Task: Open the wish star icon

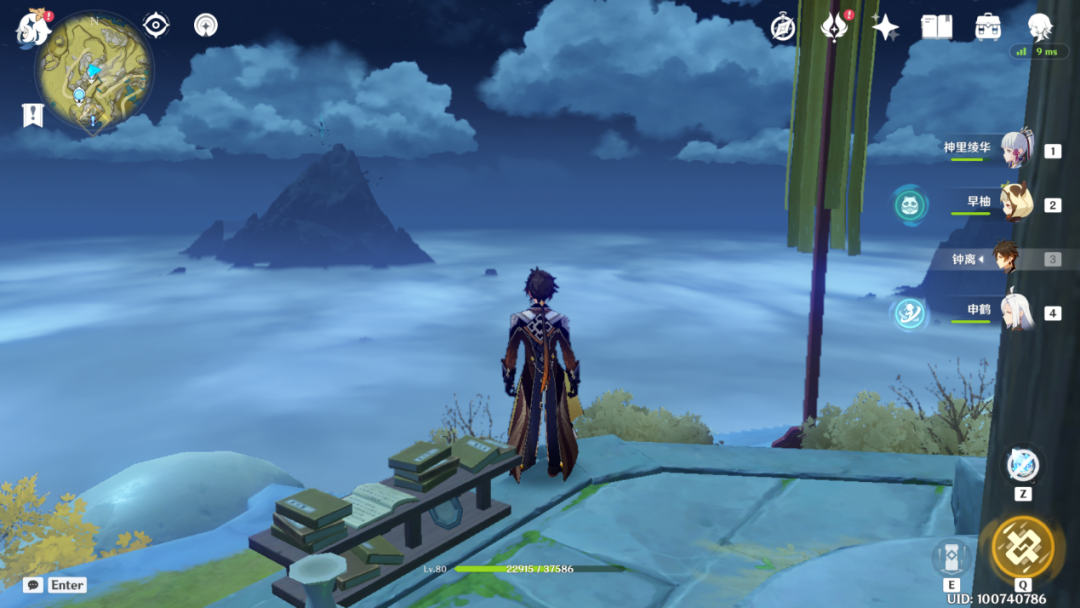Action: tap(885, 27)
